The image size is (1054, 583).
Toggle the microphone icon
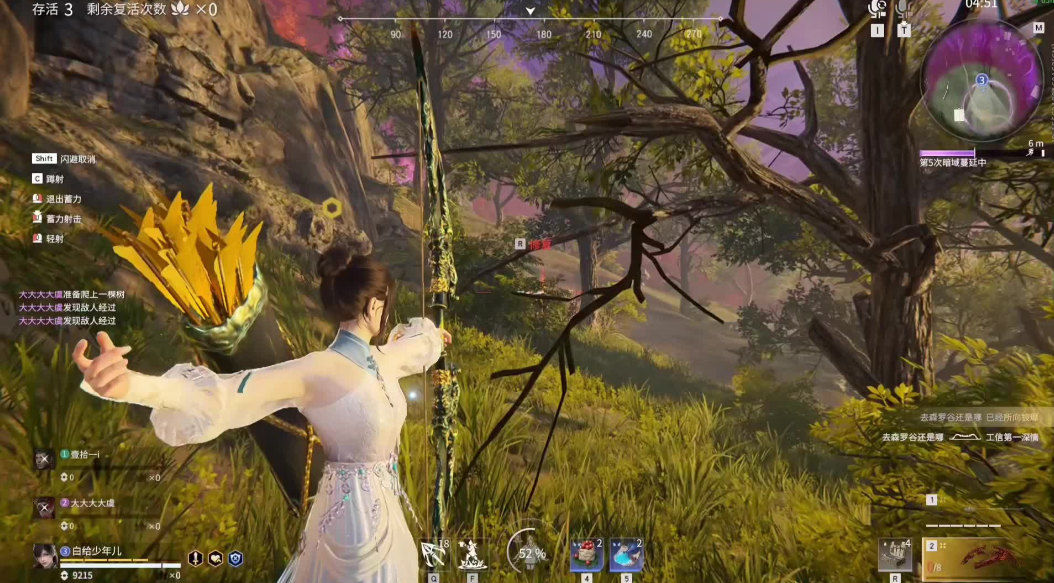click(904, 9)
